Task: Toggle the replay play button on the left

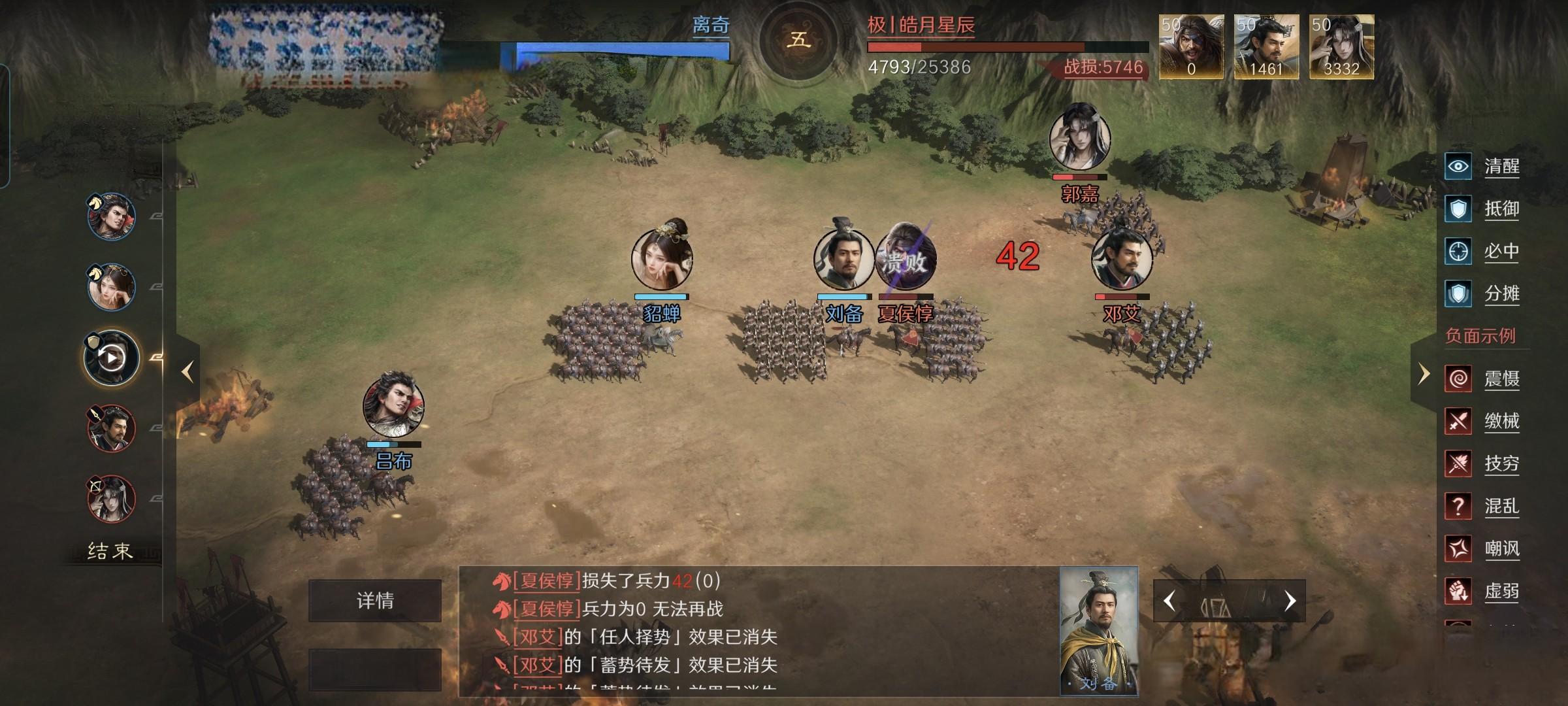Action: click(x=111, y=358)
